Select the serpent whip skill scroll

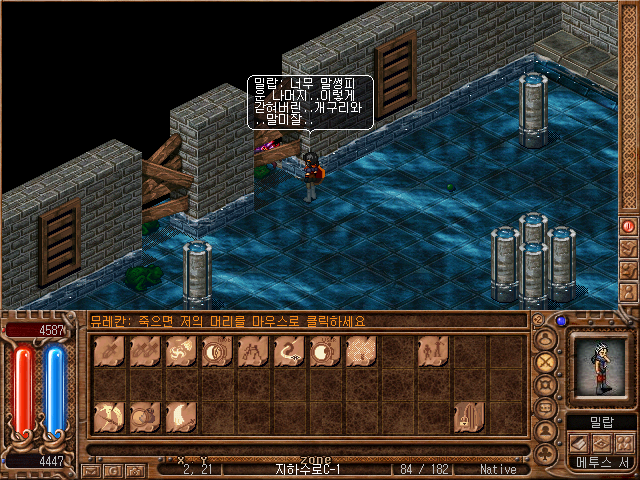click(x=289, y=351)
